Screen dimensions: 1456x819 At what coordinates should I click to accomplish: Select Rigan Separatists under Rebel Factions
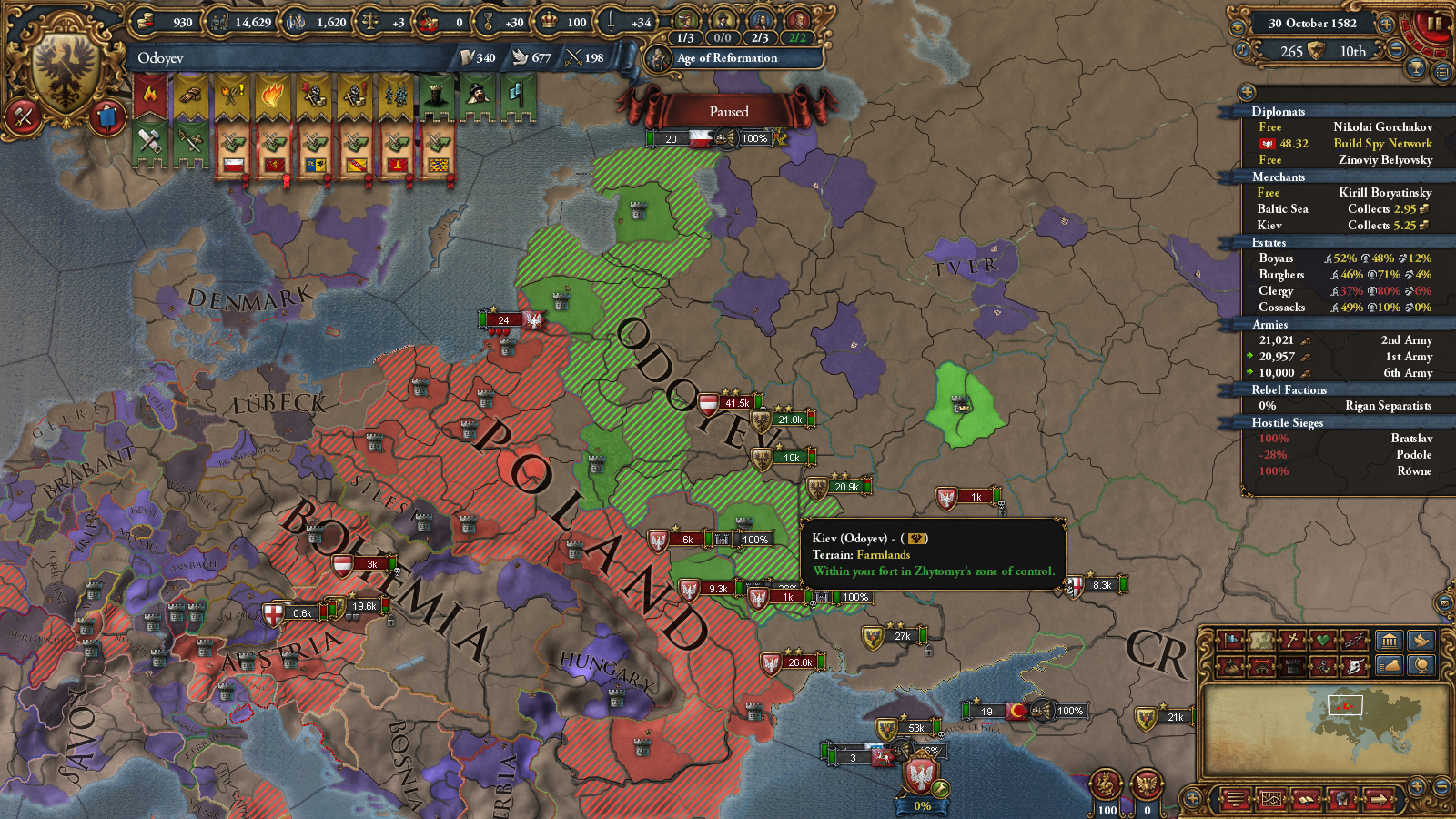1390,406
